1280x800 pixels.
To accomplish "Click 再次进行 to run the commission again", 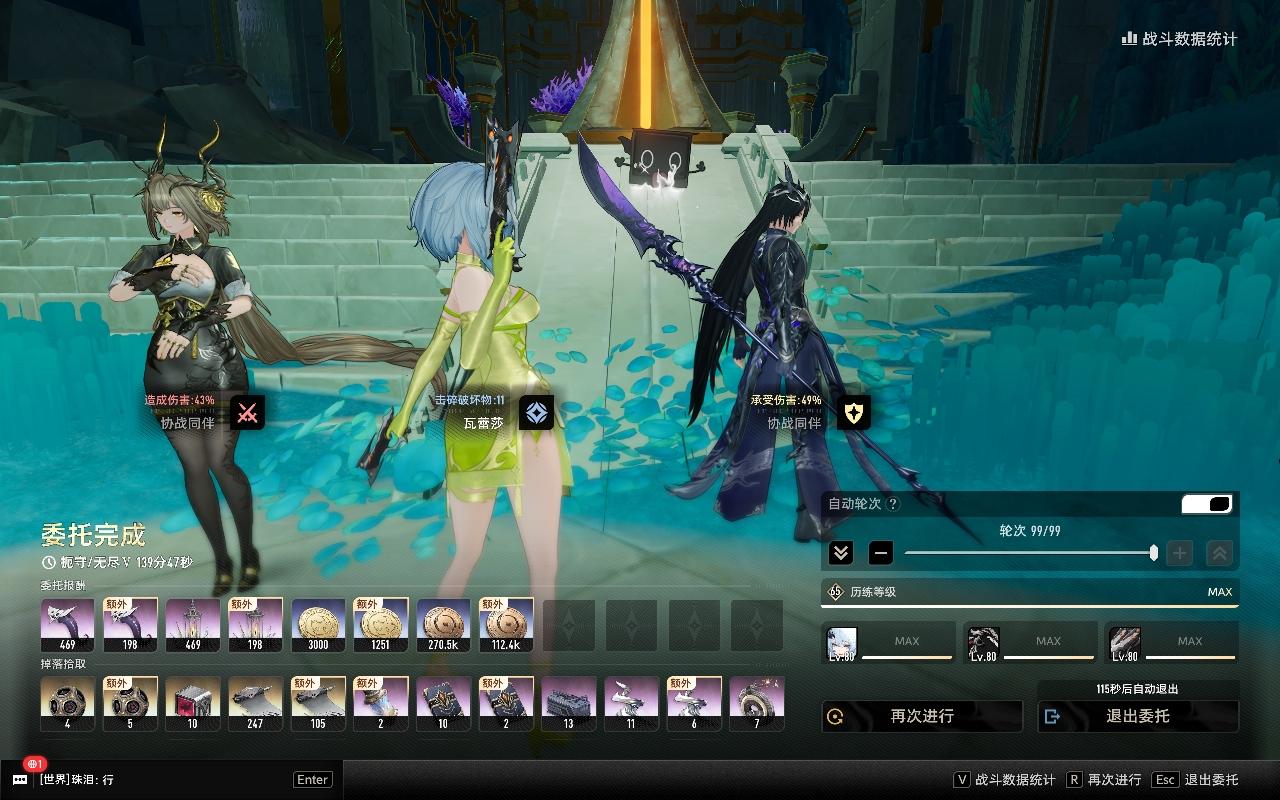I will point(922,716).
